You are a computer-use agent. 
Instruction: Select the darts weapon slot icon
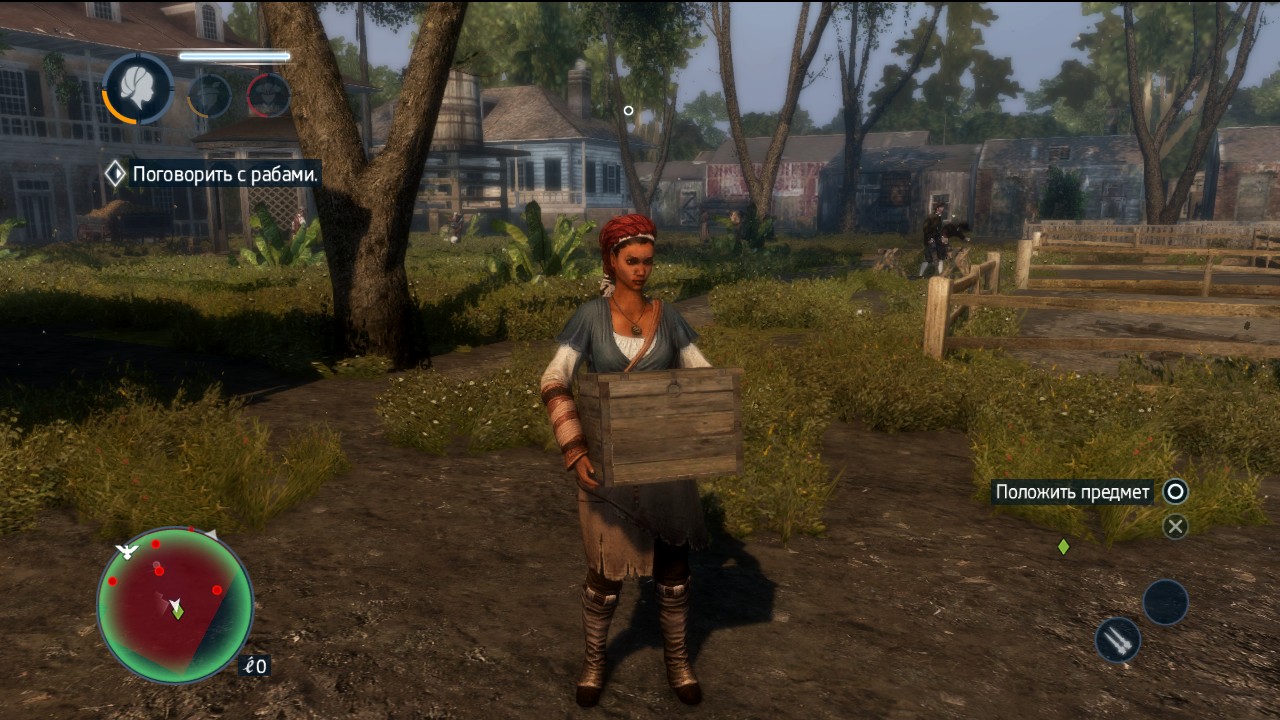[1118, 640]
